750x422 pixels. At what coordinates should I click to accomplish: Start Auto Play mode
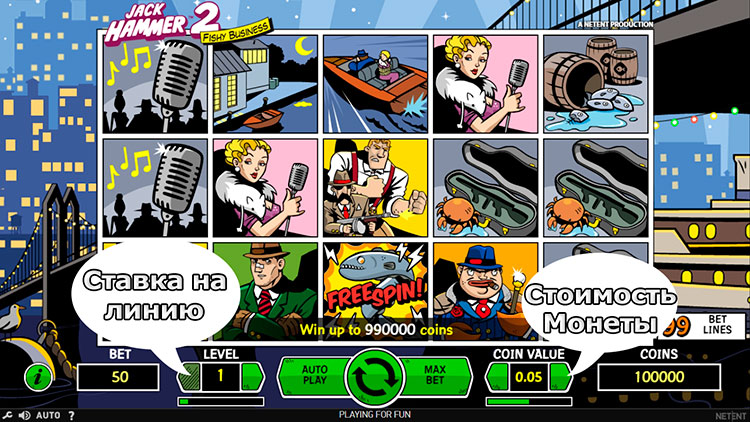click(x=314, y=376)
